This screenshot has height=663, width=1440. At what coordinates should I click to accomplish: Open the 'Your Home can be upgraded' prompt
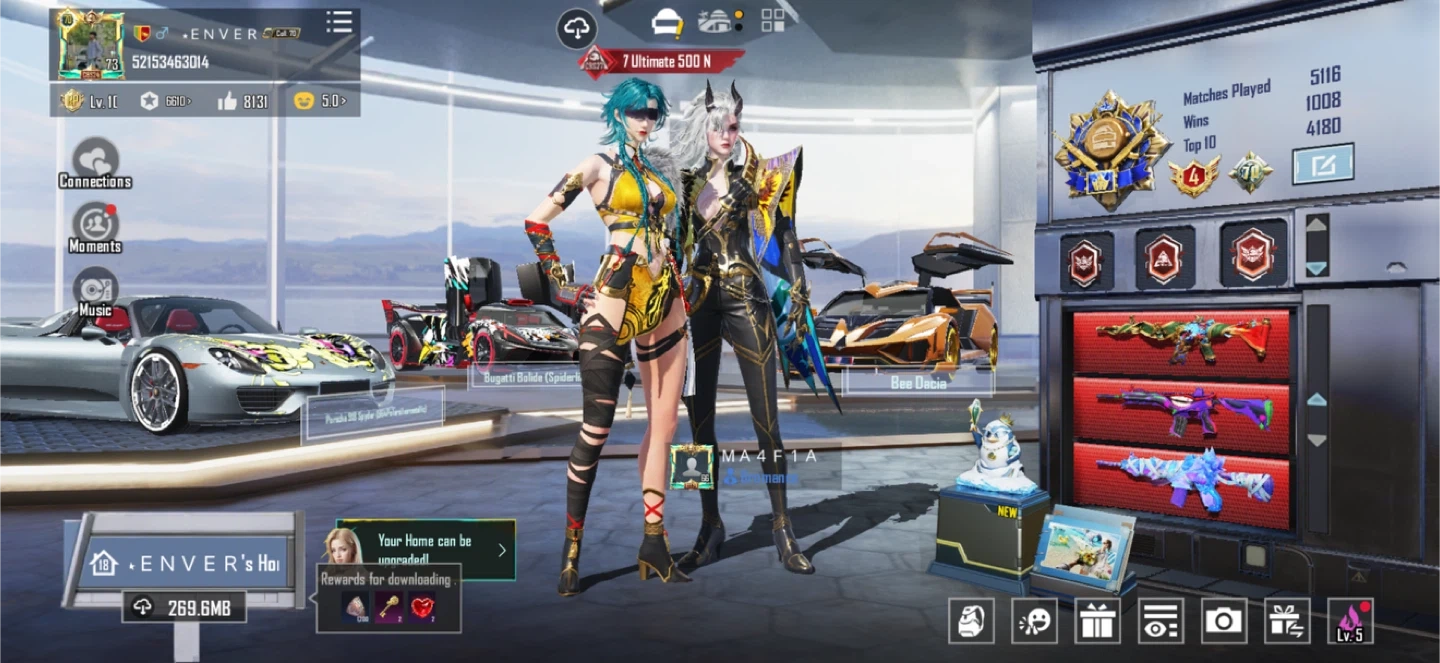[427, 549]
